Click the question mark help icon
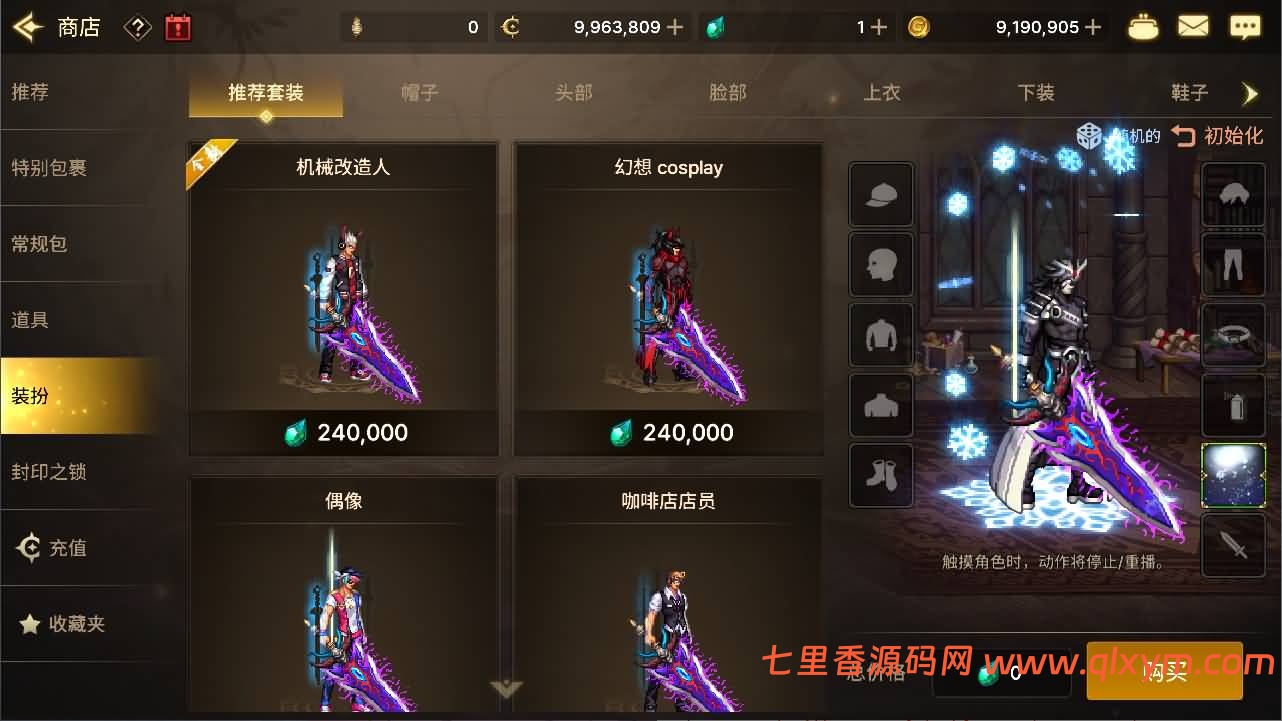The width and height of the screenshot is (1282, 721). pos(137,27)
